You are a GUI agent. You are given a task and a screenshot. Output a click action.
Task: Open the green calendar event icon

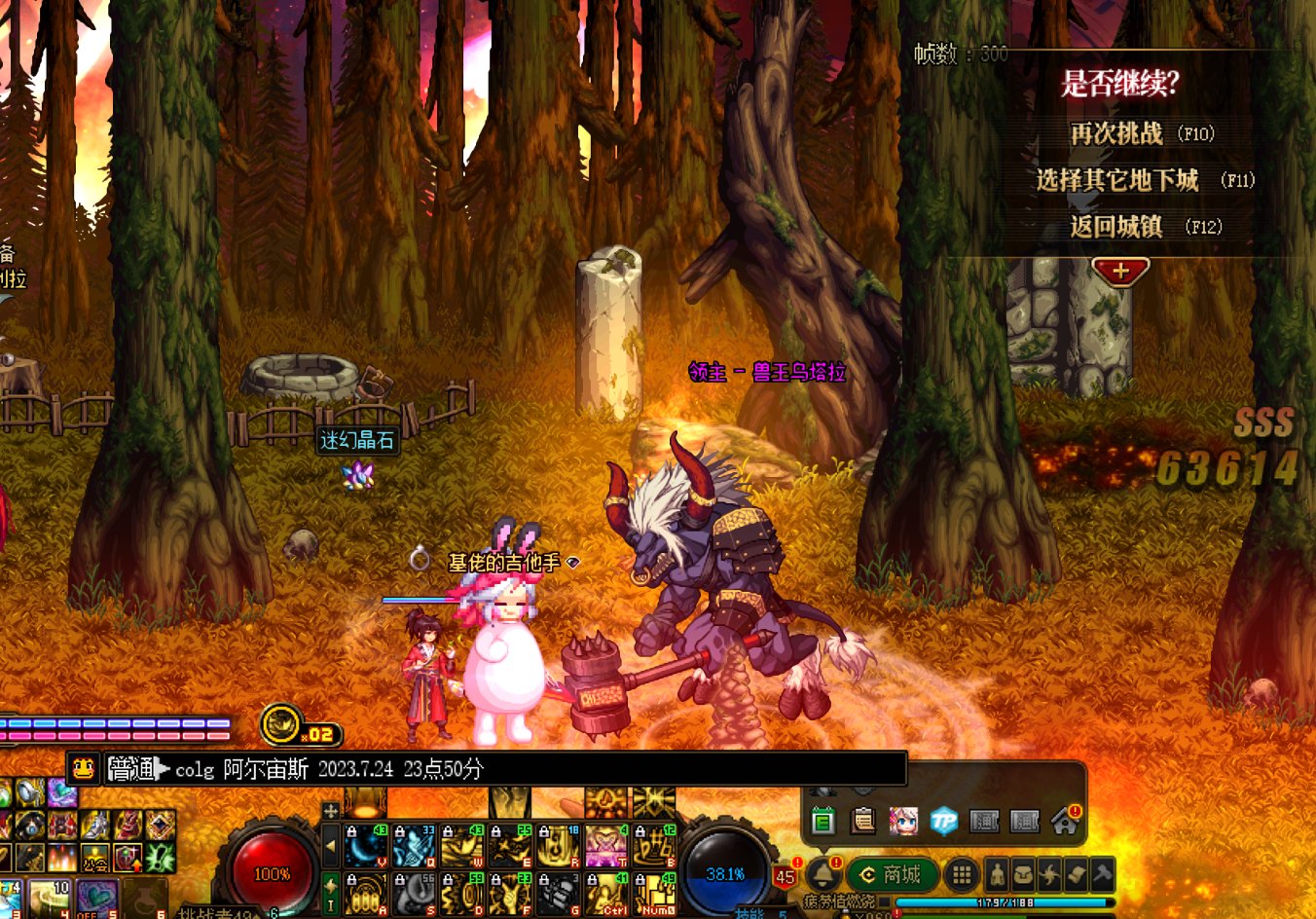point(823,822)
